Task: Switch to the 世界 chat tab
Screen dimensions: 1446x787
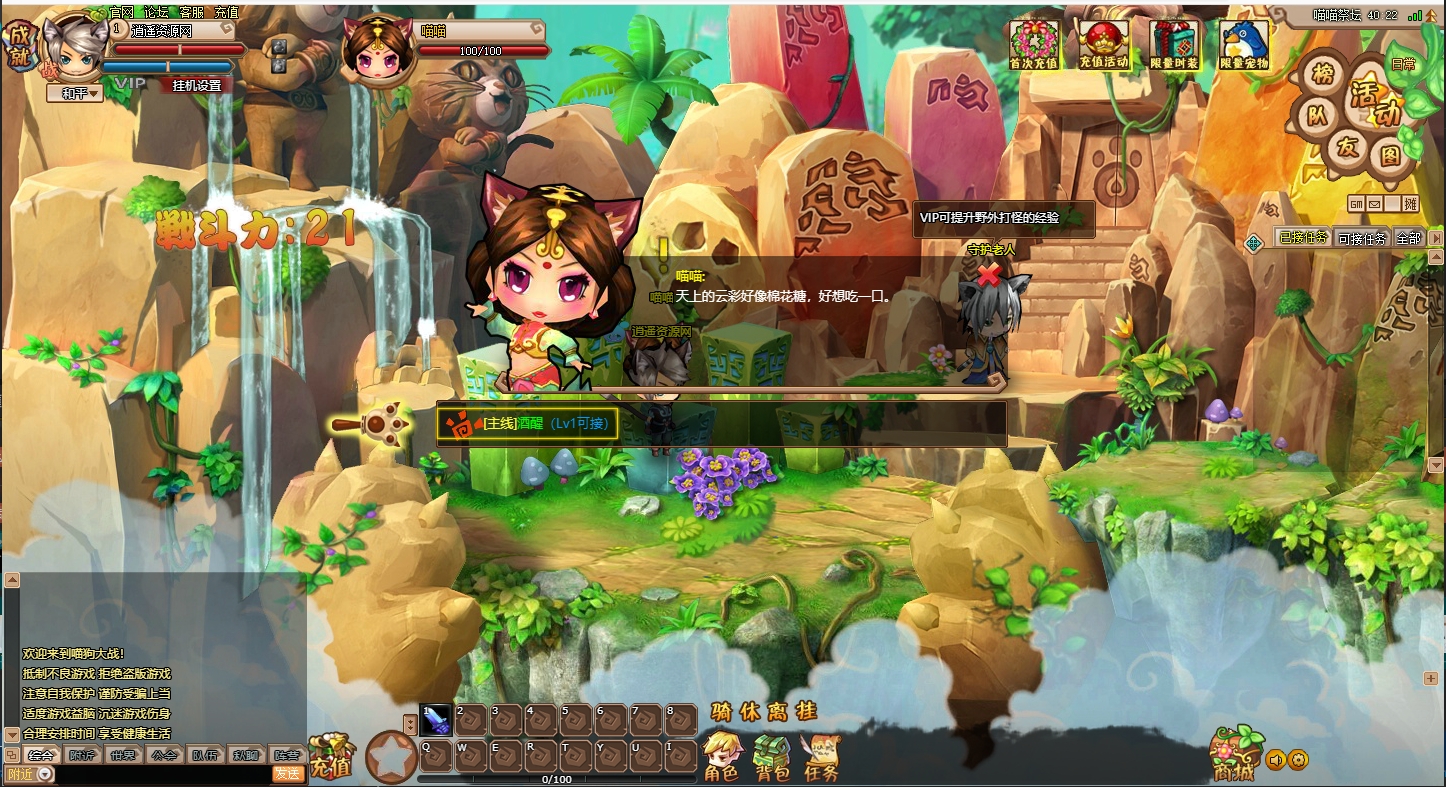Action: pos(122,755)
